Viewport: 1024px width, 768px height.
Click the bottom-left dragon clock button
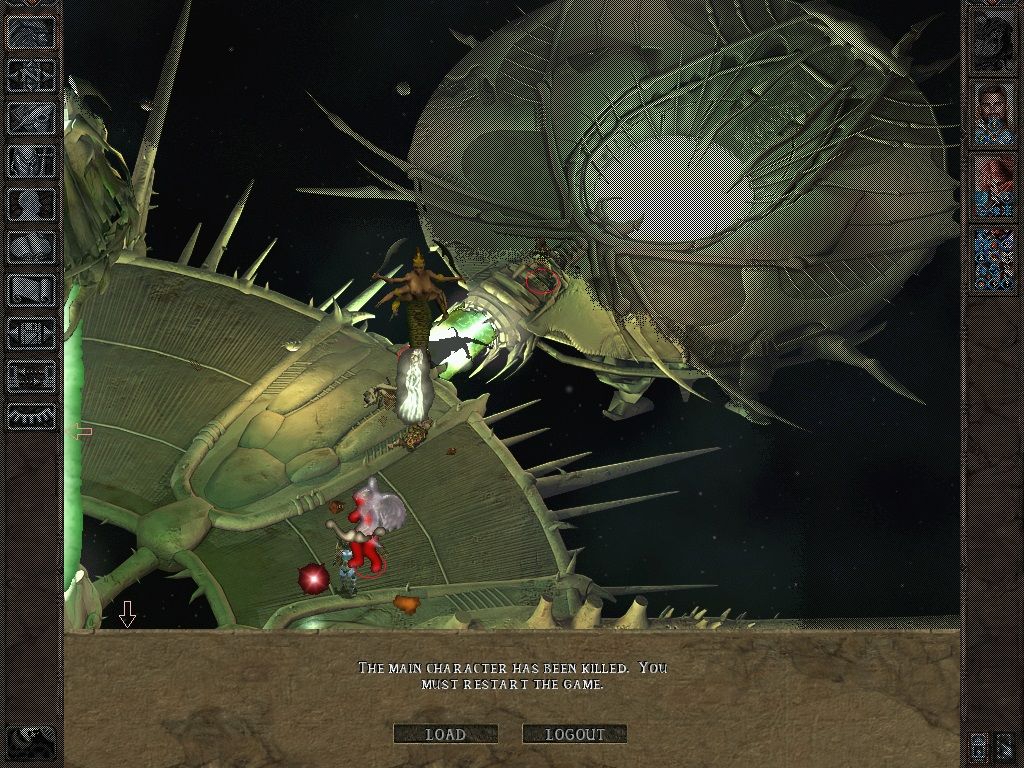(32, 738)
